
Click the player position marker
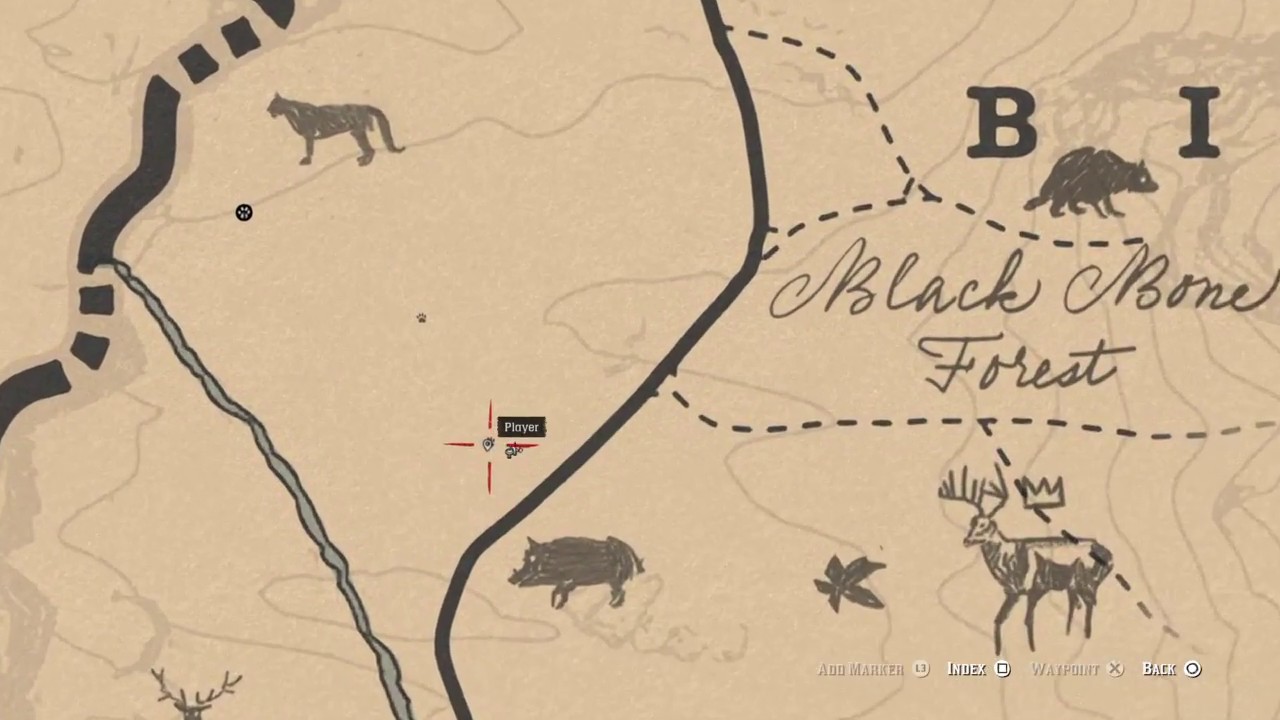pos(489,445)
